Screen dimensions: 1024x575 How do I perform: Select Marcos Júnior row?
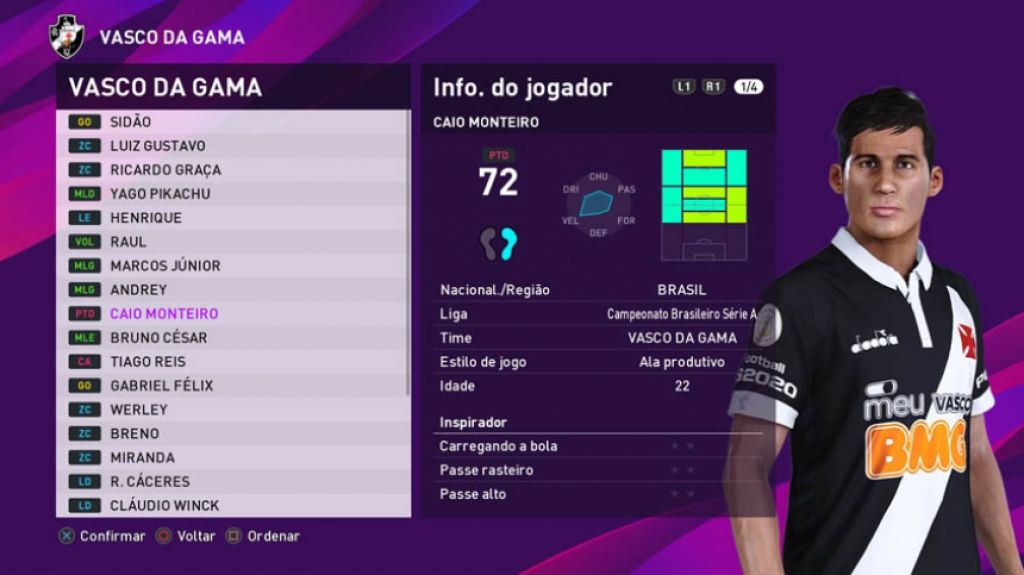tap(232, 266)
